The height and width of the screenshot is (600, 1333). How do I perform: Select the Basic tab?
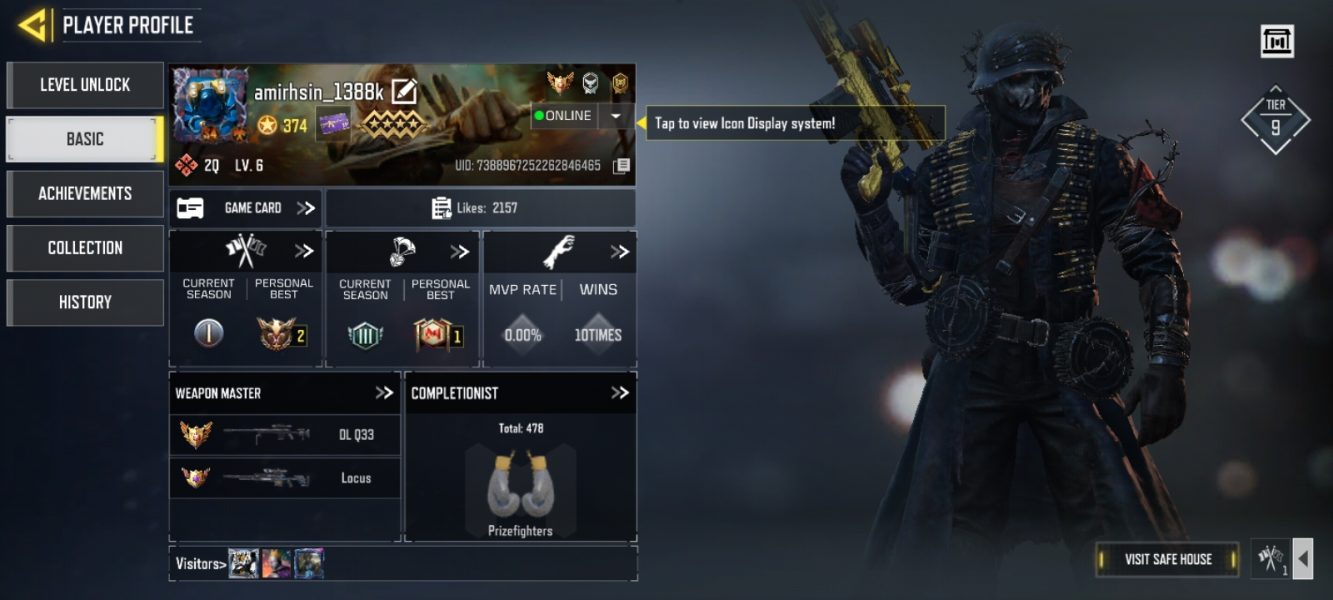(x=85, y=139)
